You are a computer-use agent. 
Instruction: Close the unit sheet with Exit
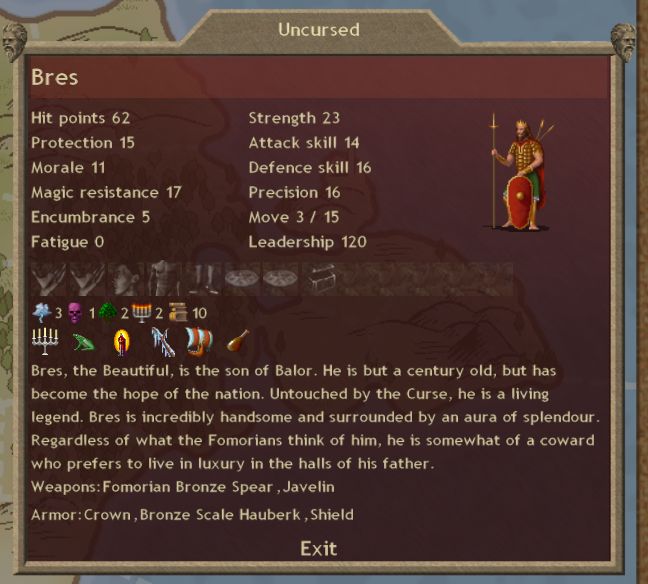319,548
